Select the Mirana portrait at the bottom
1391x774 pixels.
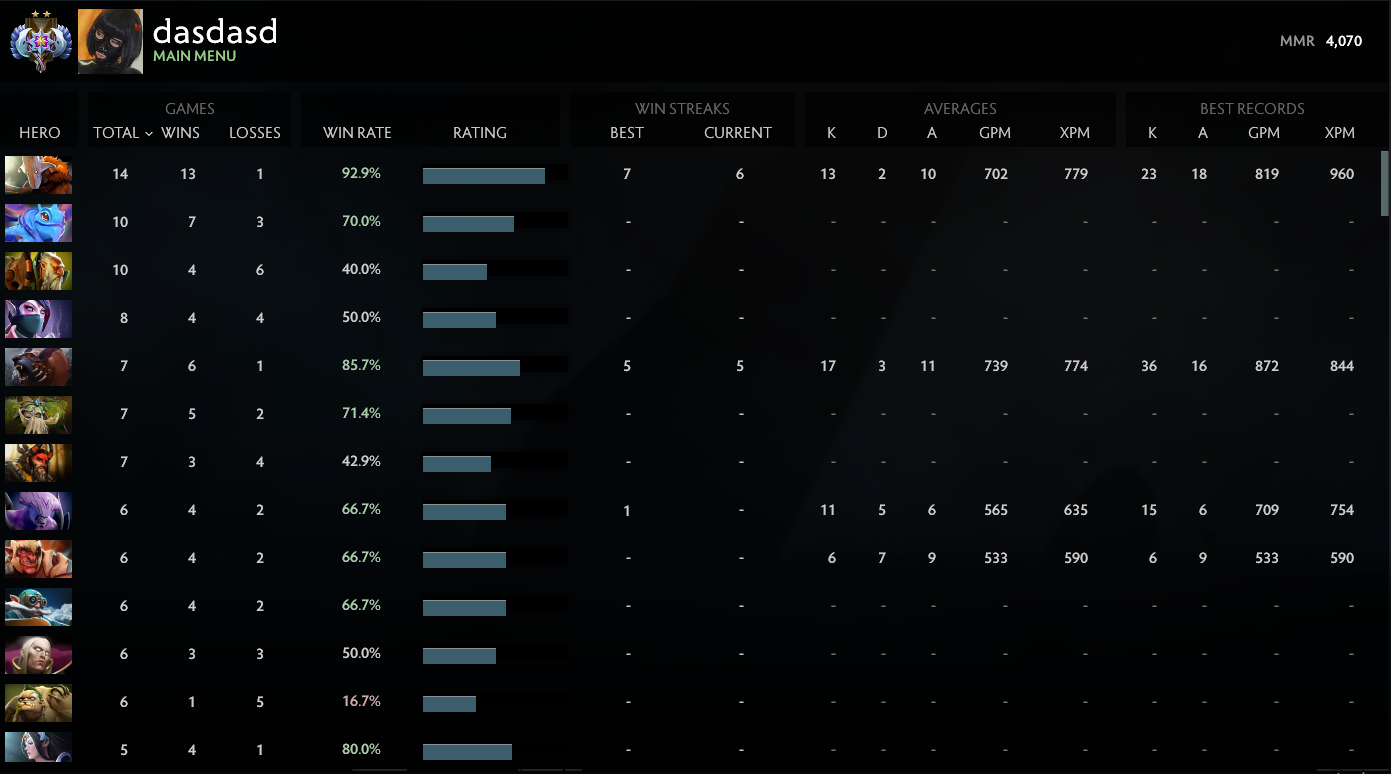pos(36,749)
